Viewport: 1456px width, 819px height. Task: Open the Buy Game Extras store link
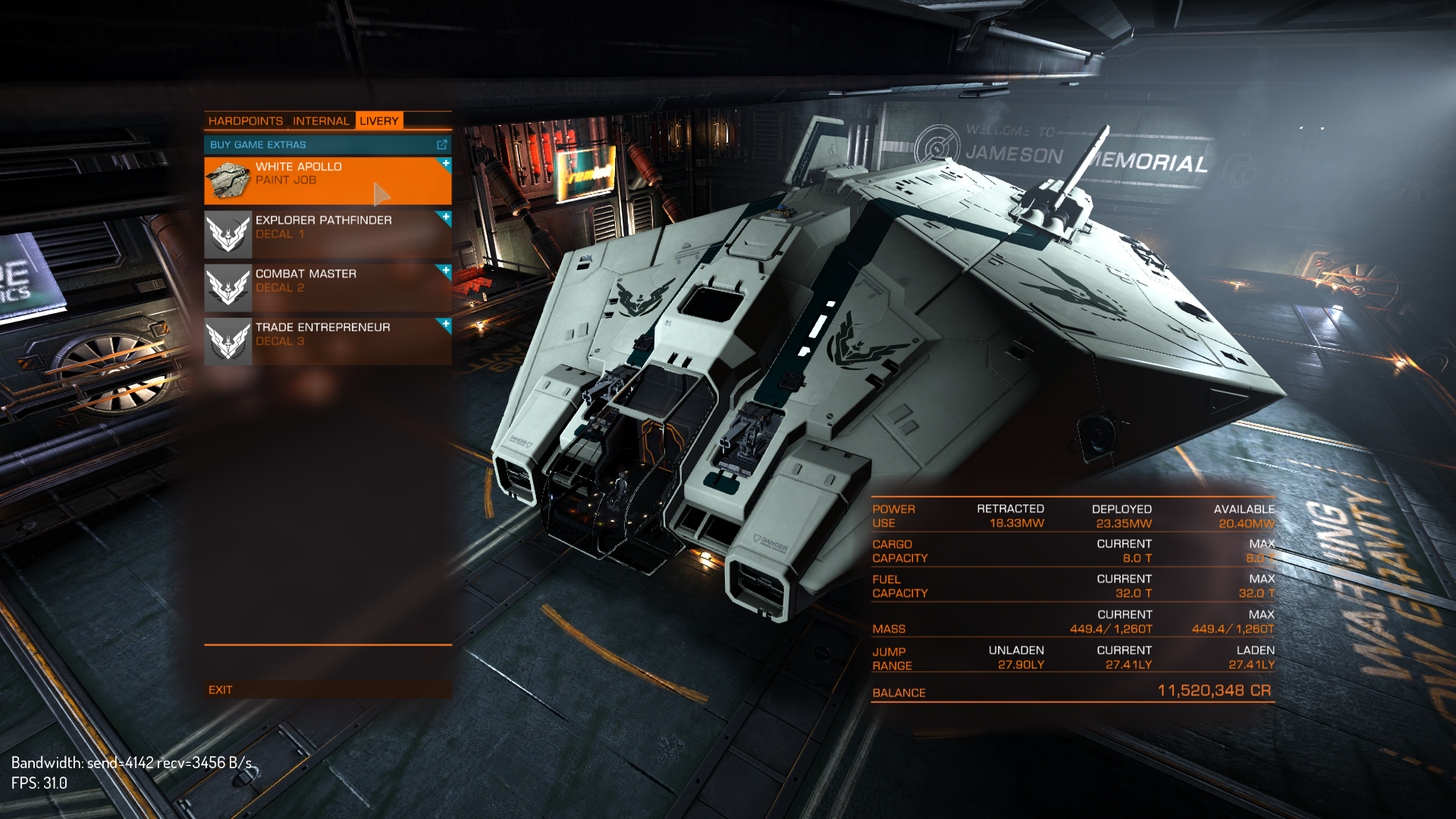click(x=328, y=145)
